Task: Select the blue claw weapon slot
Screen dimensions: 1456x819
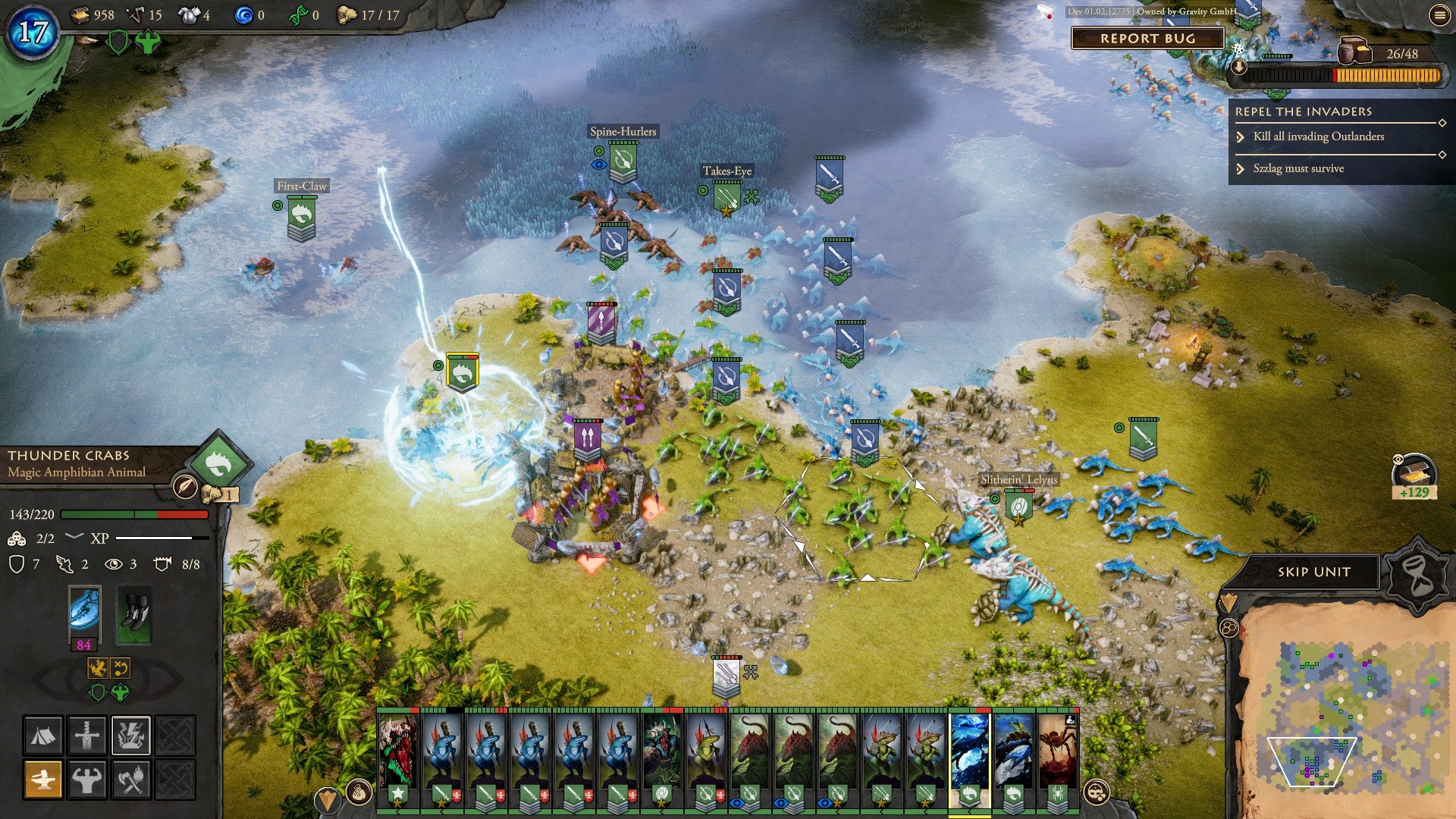Action: (84, 610)
